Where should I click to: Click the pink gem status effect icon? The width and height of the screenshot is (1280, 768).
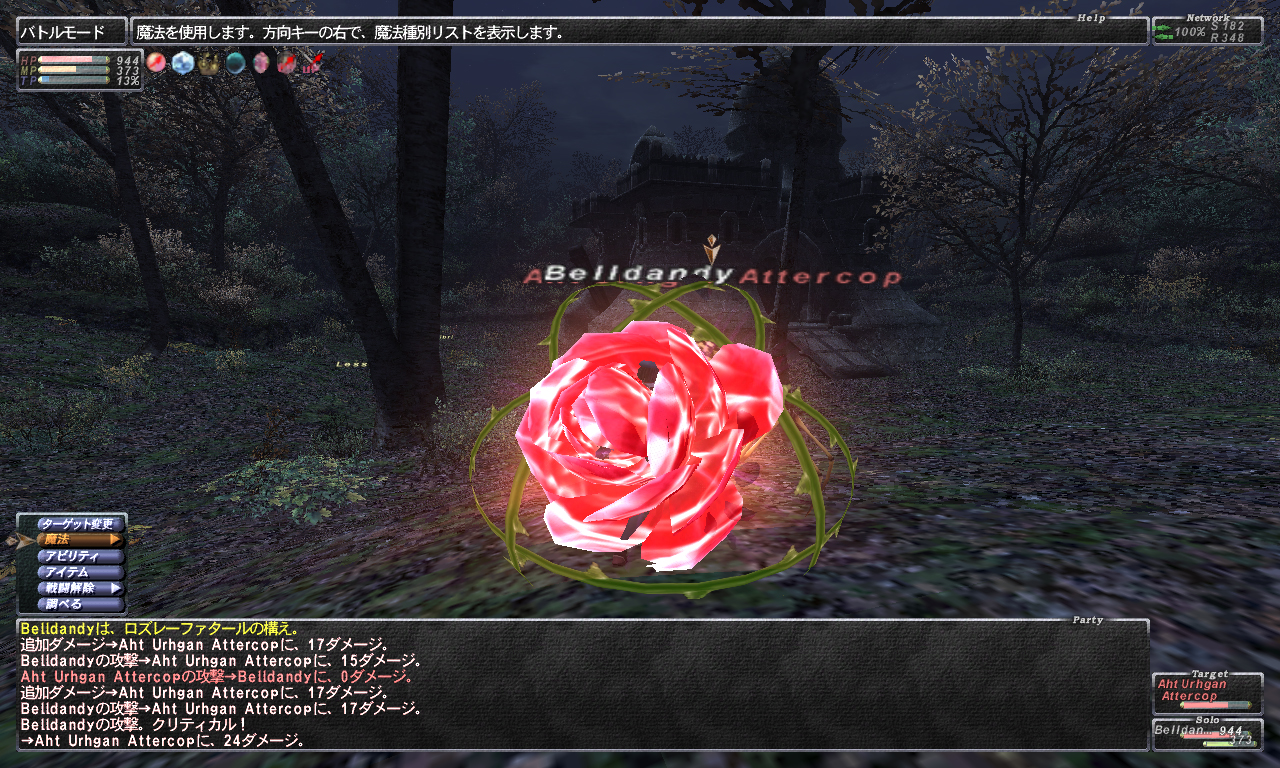[261, 64]
